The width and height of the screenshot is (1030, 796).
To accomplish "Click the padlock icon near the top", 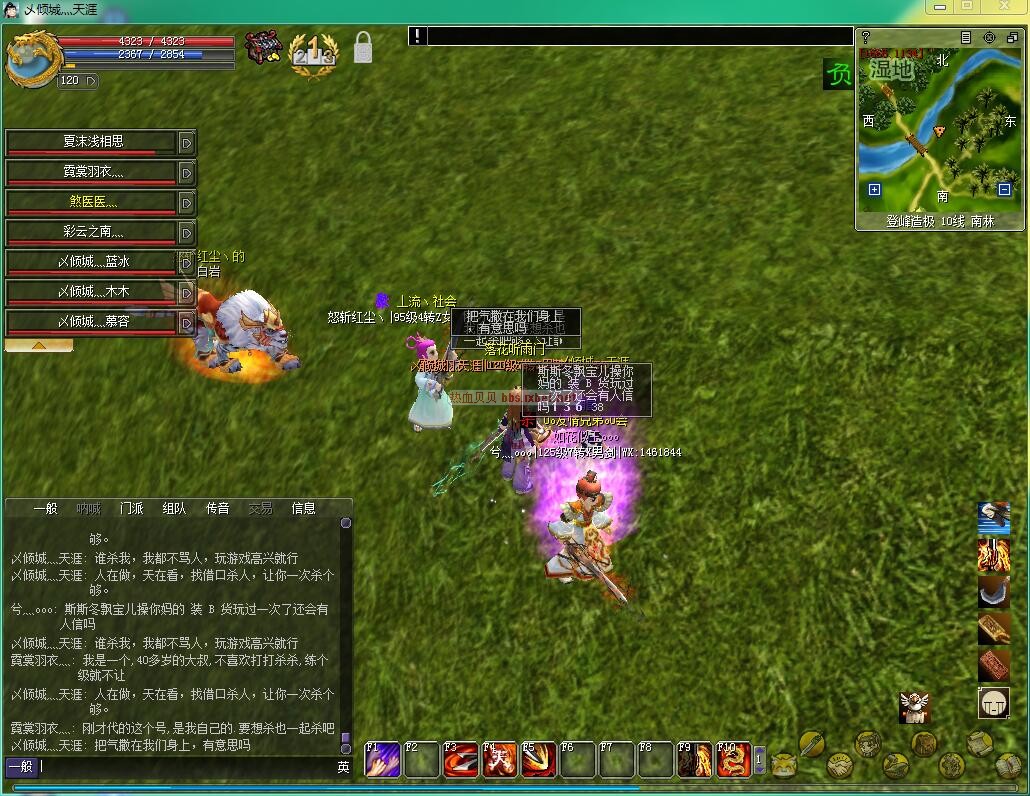I will click(x=363, y=47).
